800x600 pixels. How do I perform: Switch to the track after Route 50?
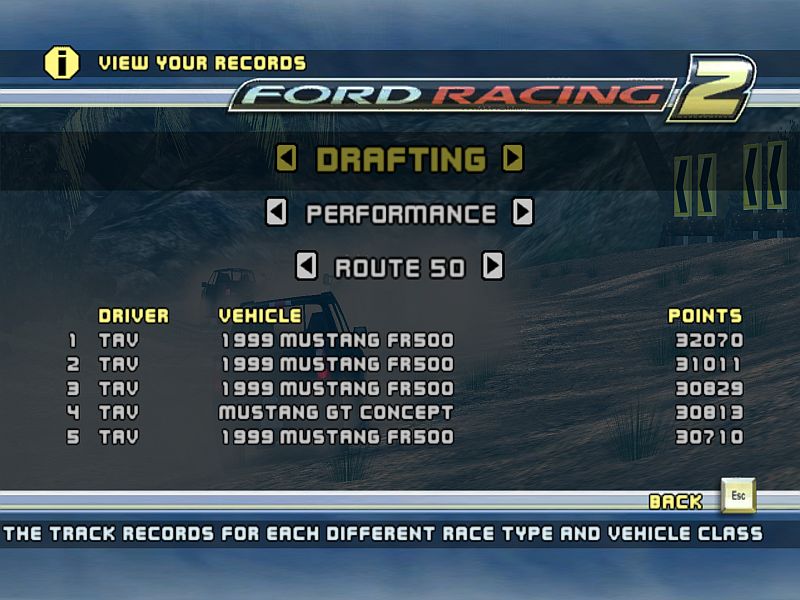click(x=492, y=267)
